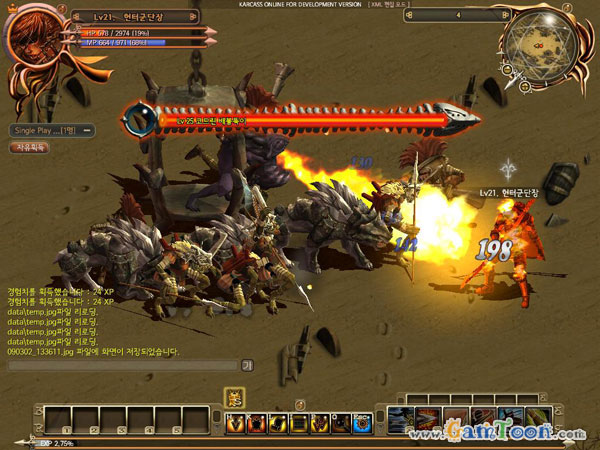Click the chat input field
The image size is (600, 450).
pyautogui.click(x=122, y=365)
